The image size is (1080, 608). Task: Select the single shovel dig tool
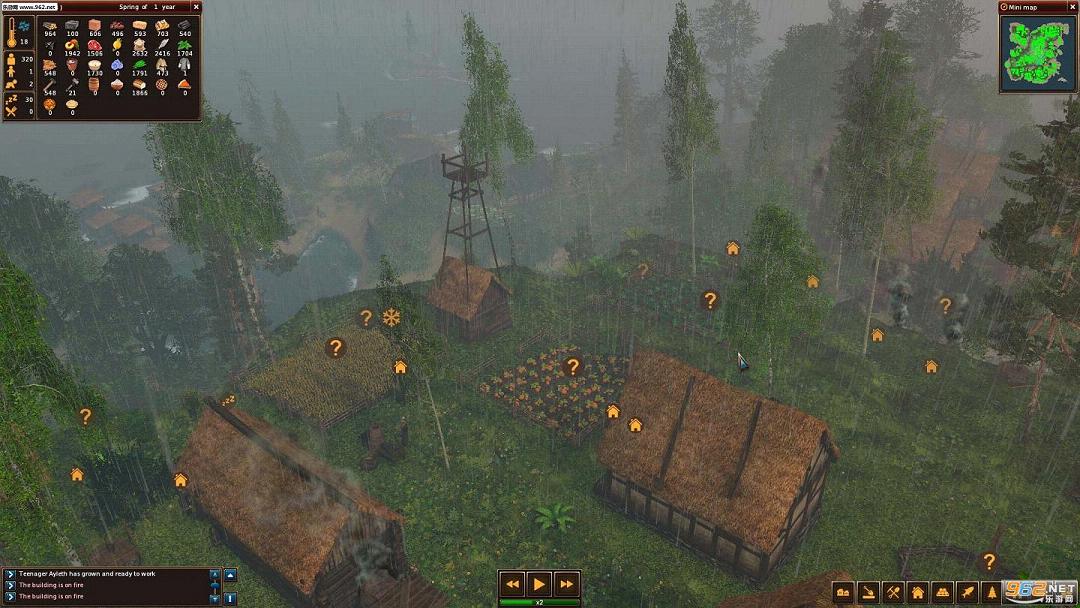point(868,592)
